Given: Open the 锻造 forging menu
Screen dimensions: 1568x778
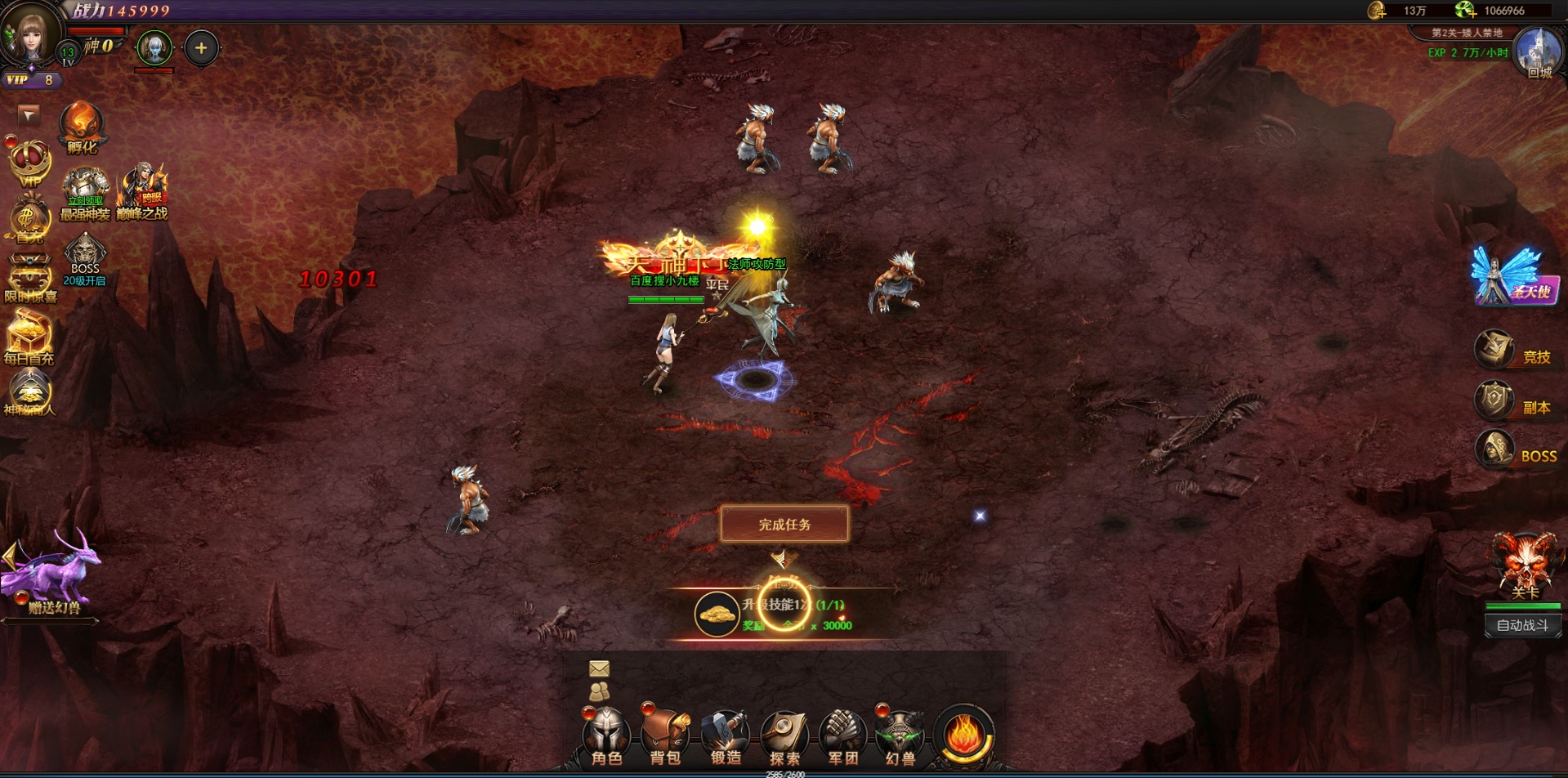Looking at the screenshot, I should point(725,736).
